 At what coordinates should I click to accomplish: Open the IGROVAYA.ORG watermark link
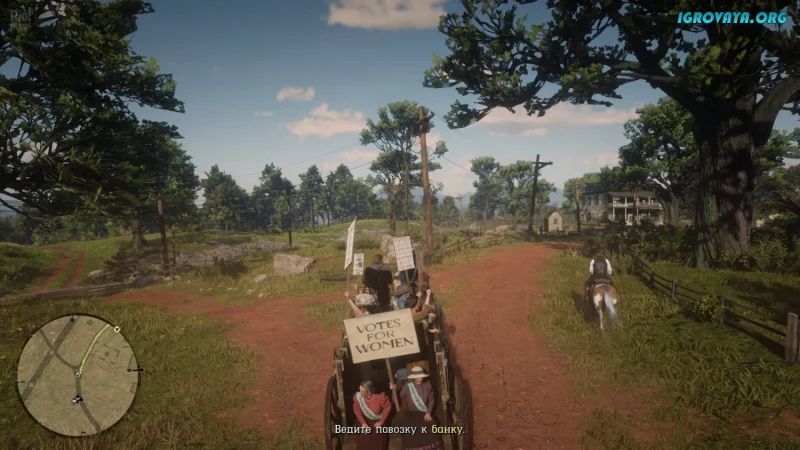click(731, 17)
